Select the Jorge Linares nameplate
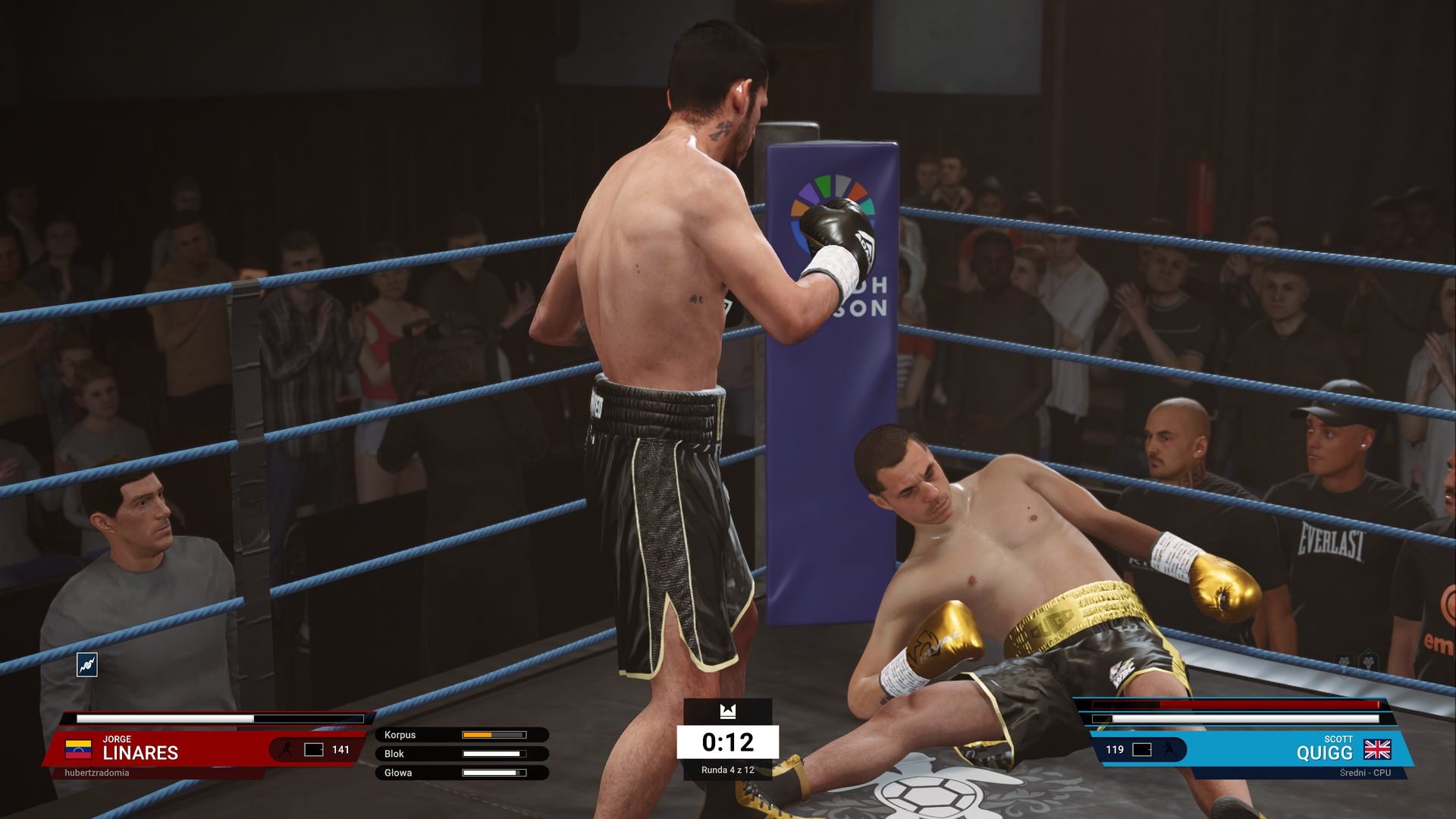The image size is (1456, 819). (140, 749)
